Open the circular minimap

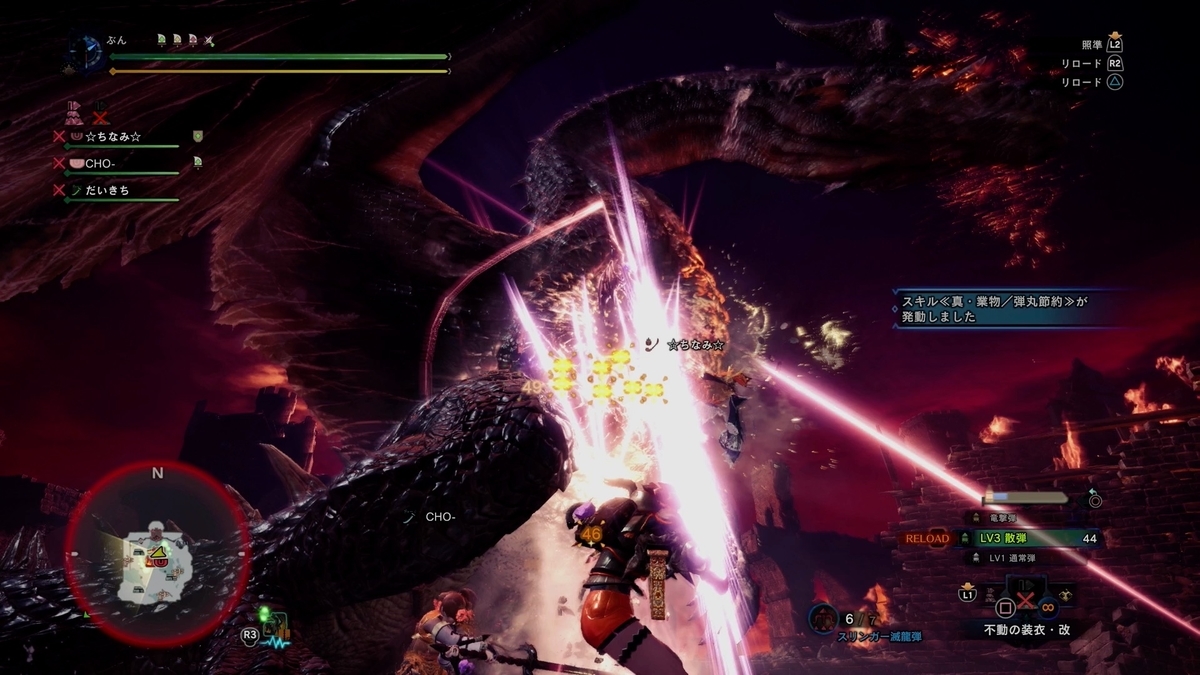157,553
